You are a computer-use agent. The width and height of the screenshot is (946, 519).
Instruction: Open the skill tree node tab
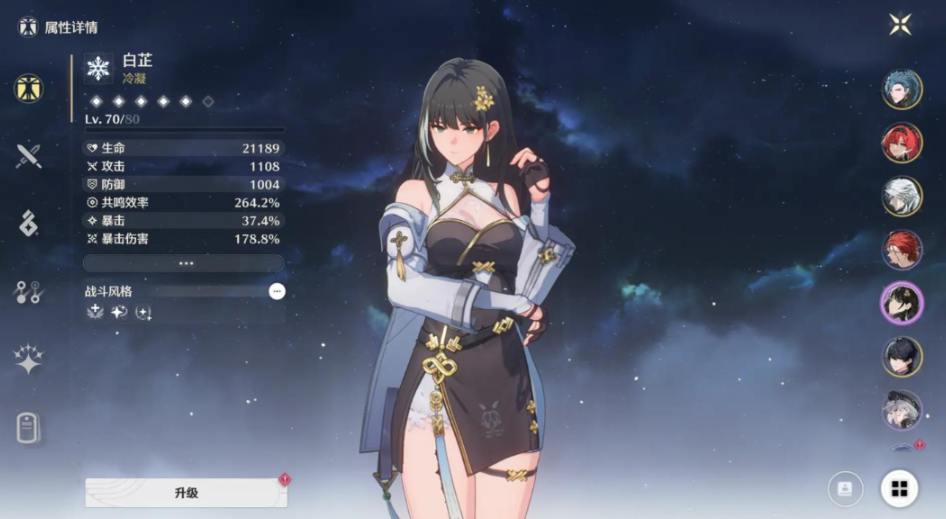28,292
